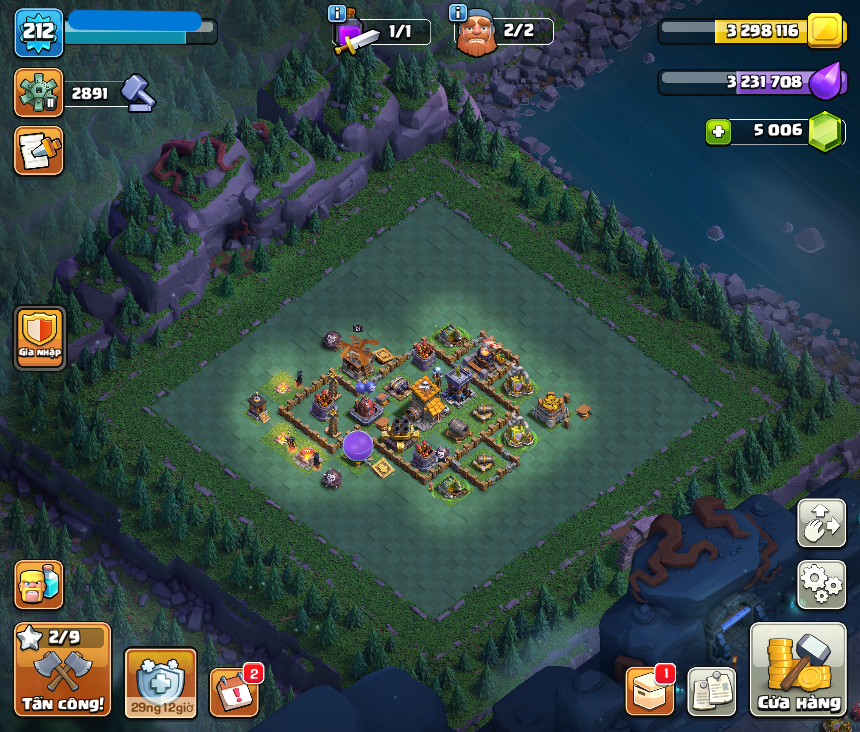Open the papers news button

[x=711, y=691]
